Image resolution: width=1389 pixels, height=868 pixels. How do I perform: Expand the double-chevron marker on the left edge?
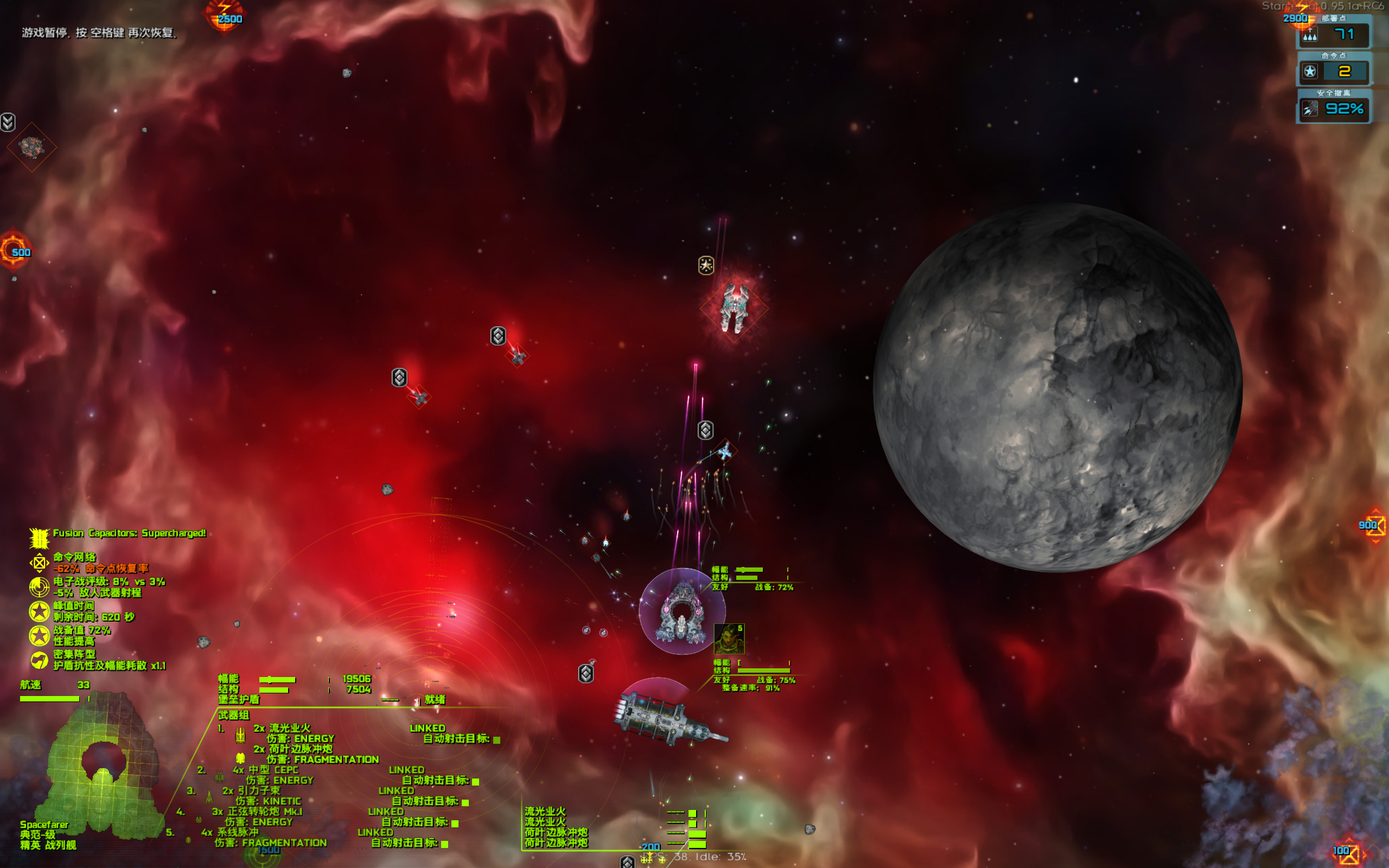pyautogui.click(x=8, y=122)
